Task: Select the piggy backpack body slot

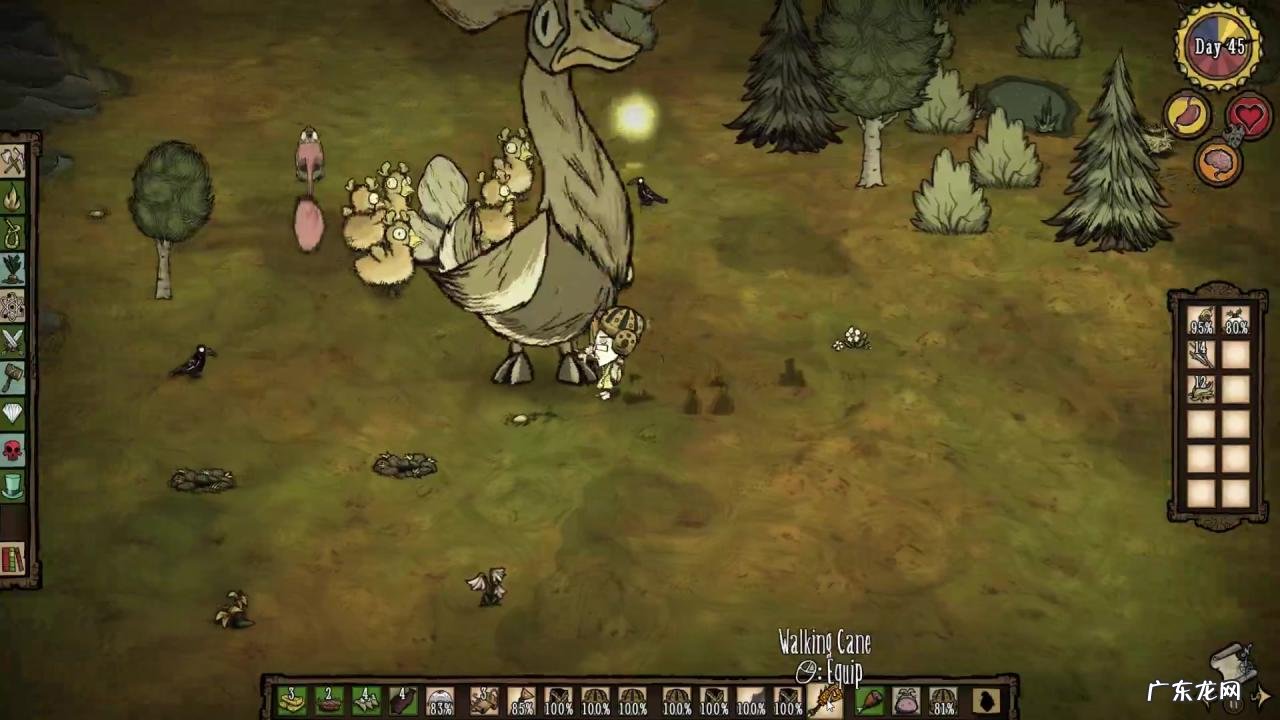Action: click(906, 701)
